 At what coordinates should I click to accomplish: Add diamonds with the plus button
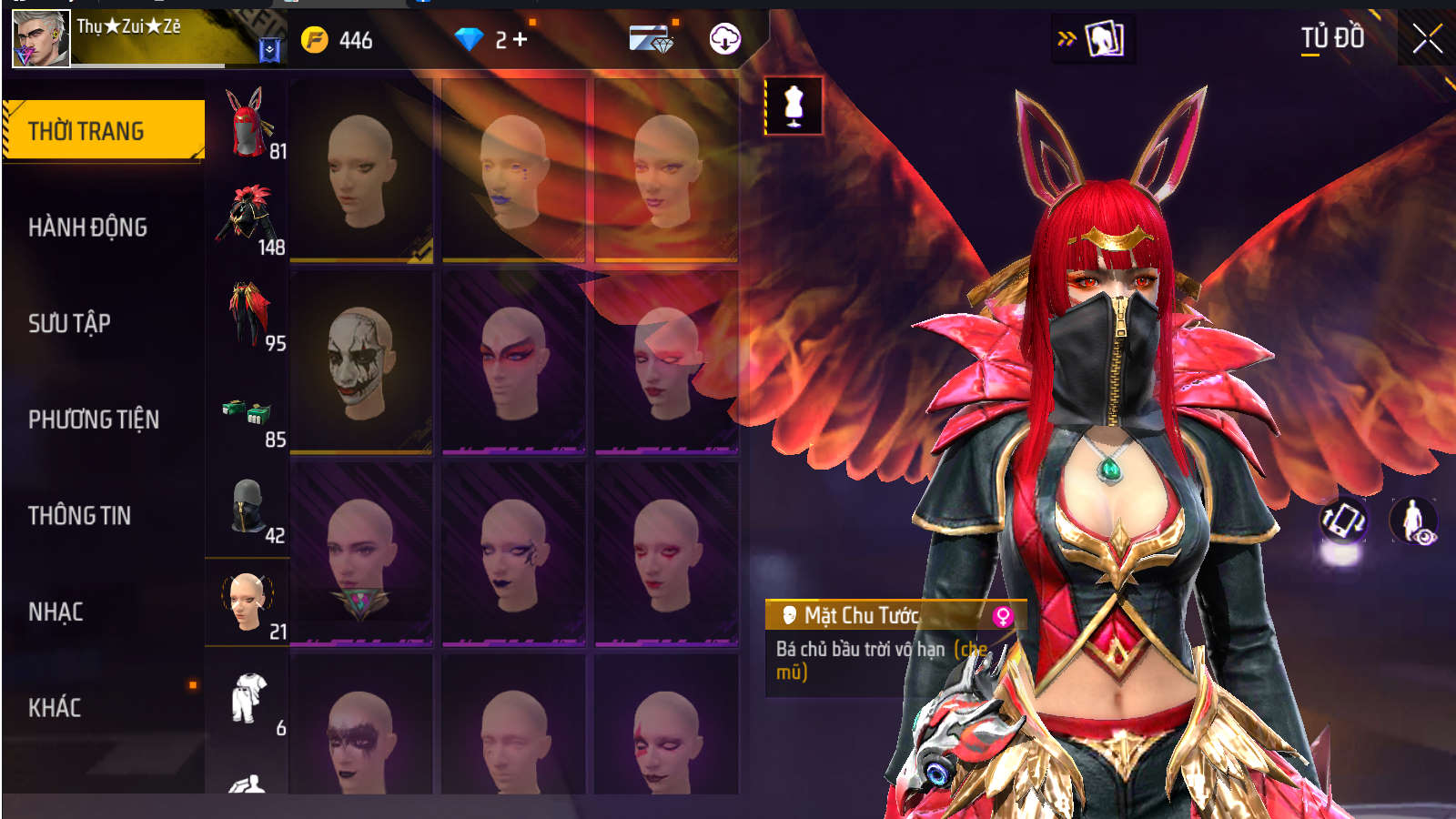point(521,39)
